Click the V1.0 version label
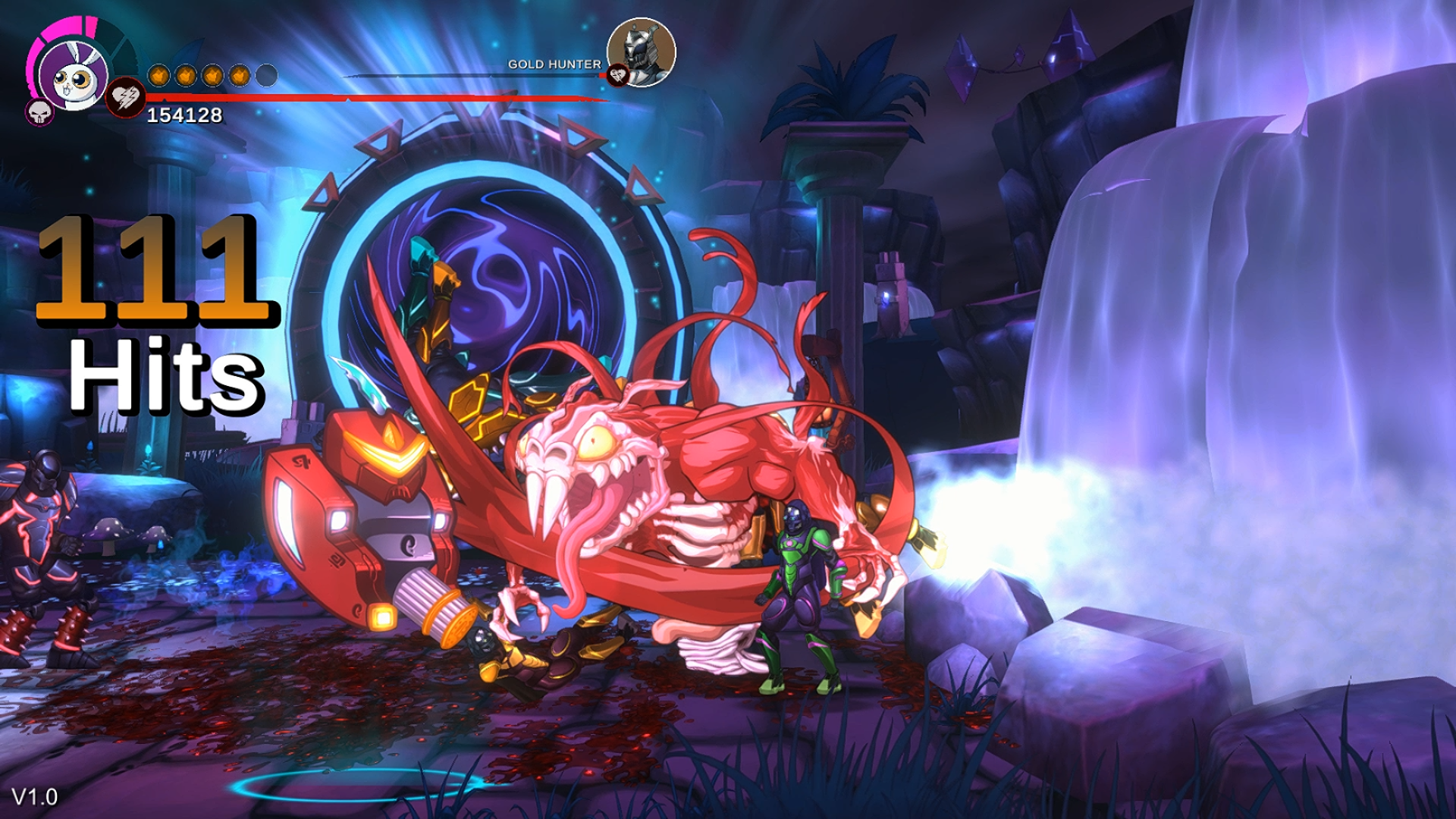This screenshot has width=1456, height=819. pyautogui.click(x=36, y=796)
